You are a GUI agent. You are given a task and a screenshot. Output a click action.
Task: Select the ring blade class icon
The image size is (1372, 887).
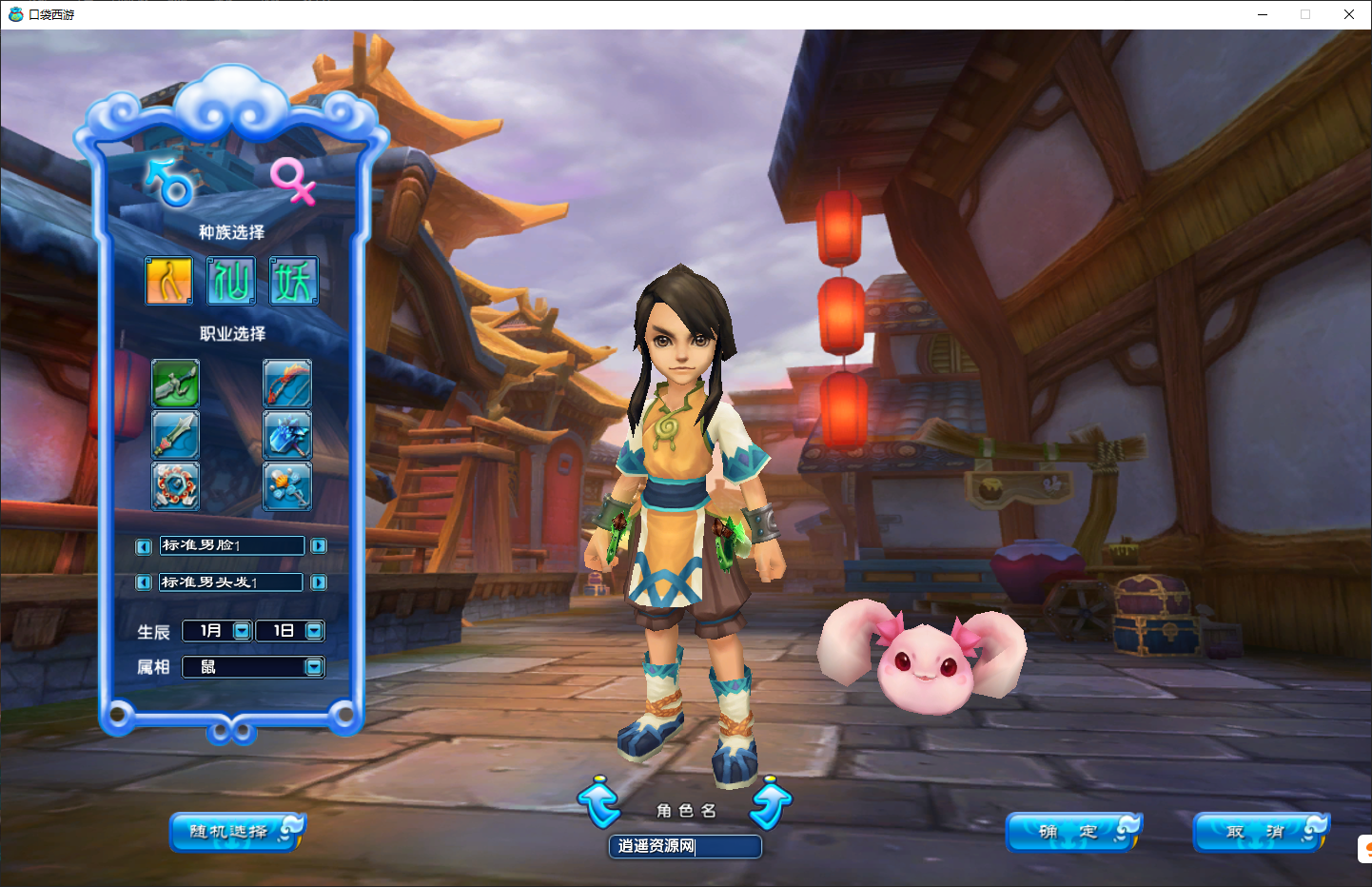click(176, 485)
